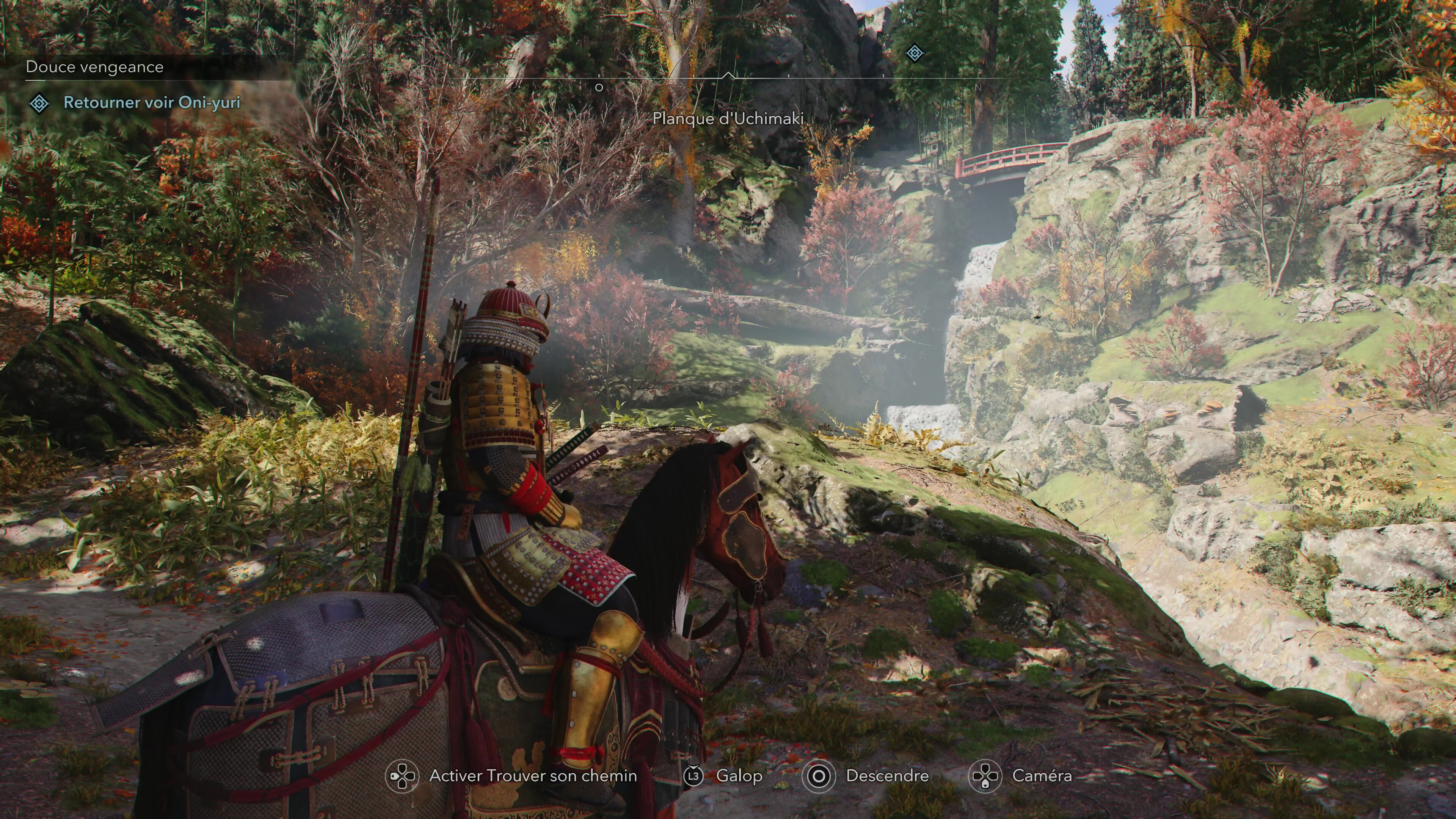1456x819 pixels.
Task: Click the "Douce vengeance" quest title
Action: [x=94, y=67]
